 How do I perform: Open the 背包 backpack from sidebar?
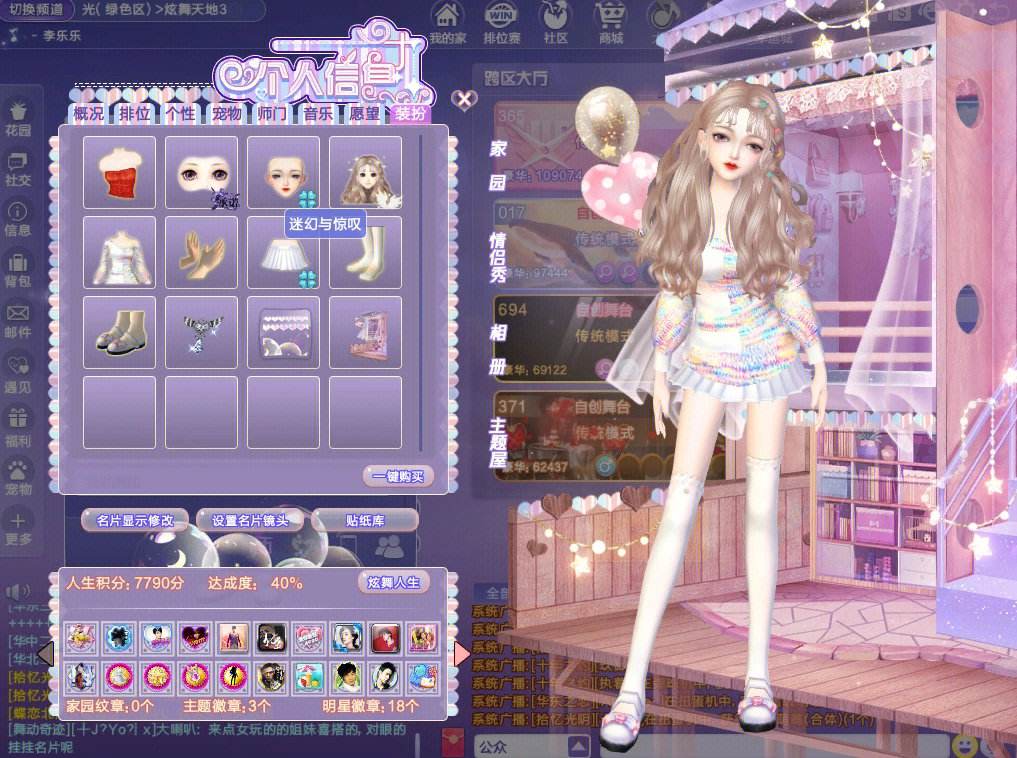(18, 270)
